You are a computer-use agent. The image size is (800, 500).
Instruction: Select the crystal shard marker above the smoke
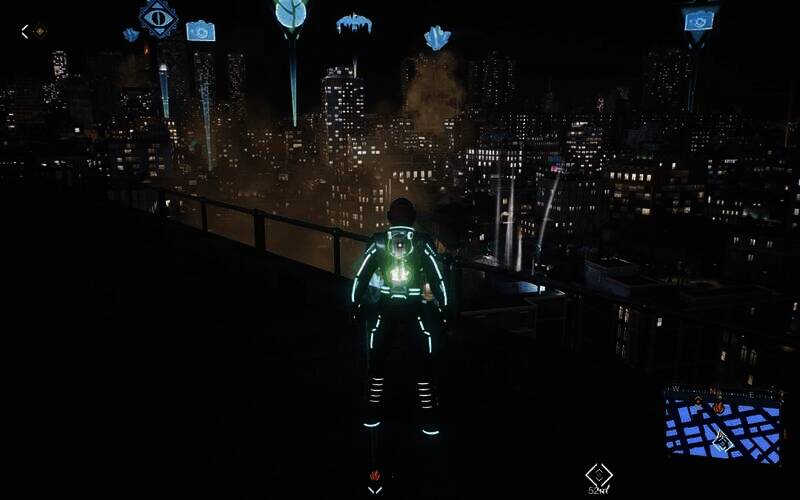[437, 38]
